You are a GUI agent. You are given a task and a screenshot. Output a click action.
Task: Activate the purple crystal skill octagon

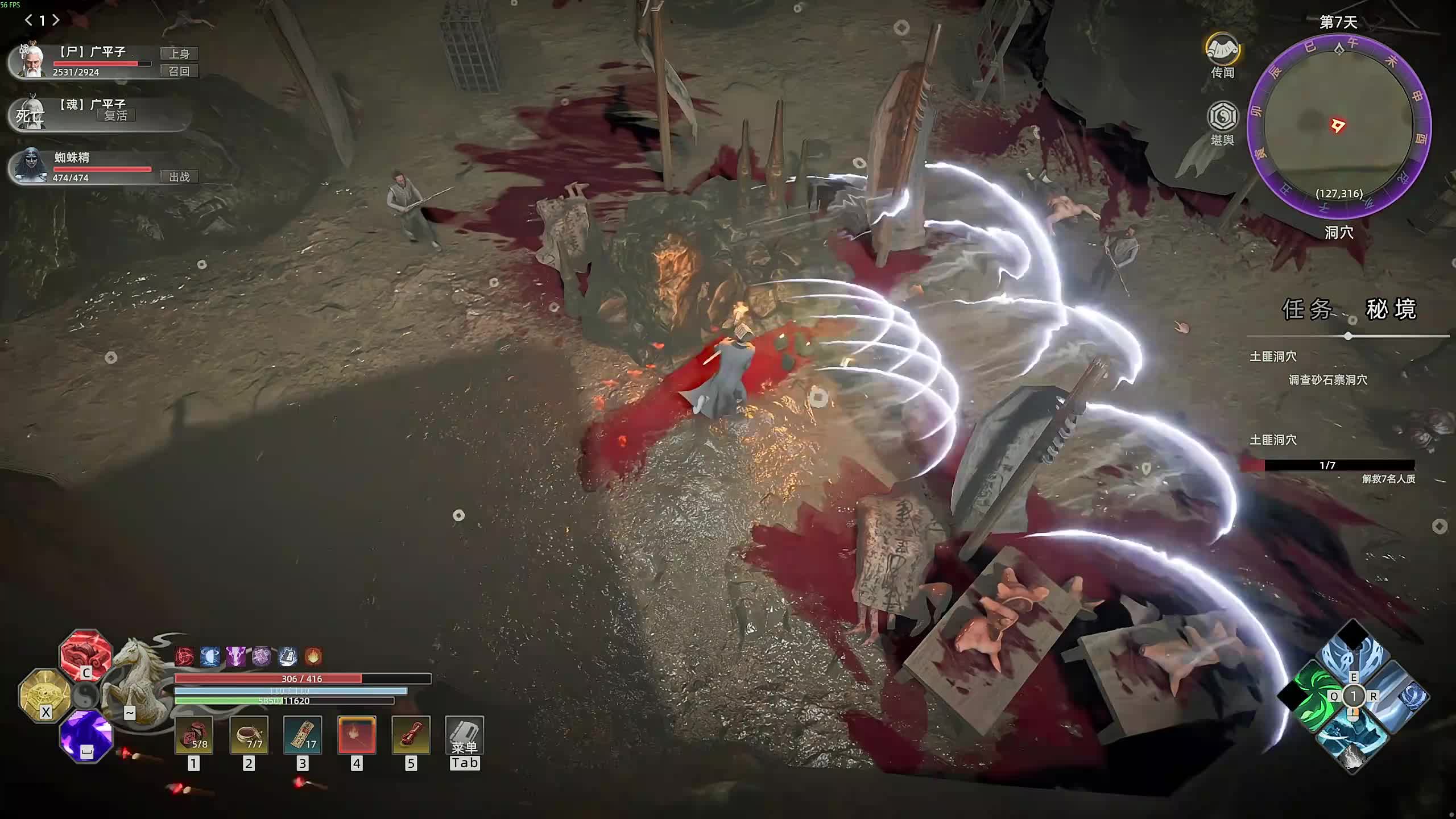pos(86,735)
